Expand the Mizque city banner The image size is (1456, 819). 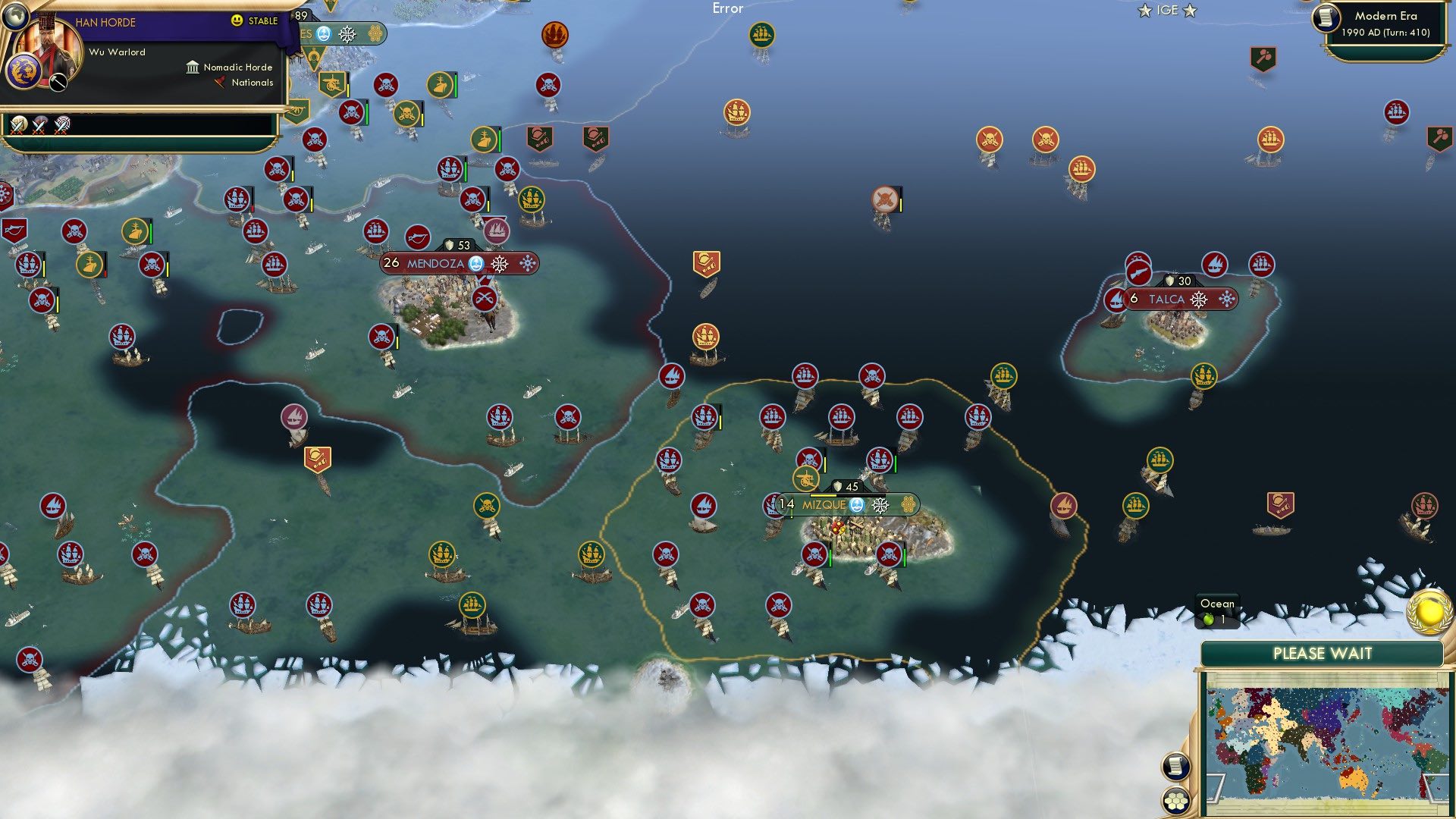coord(824,504)
